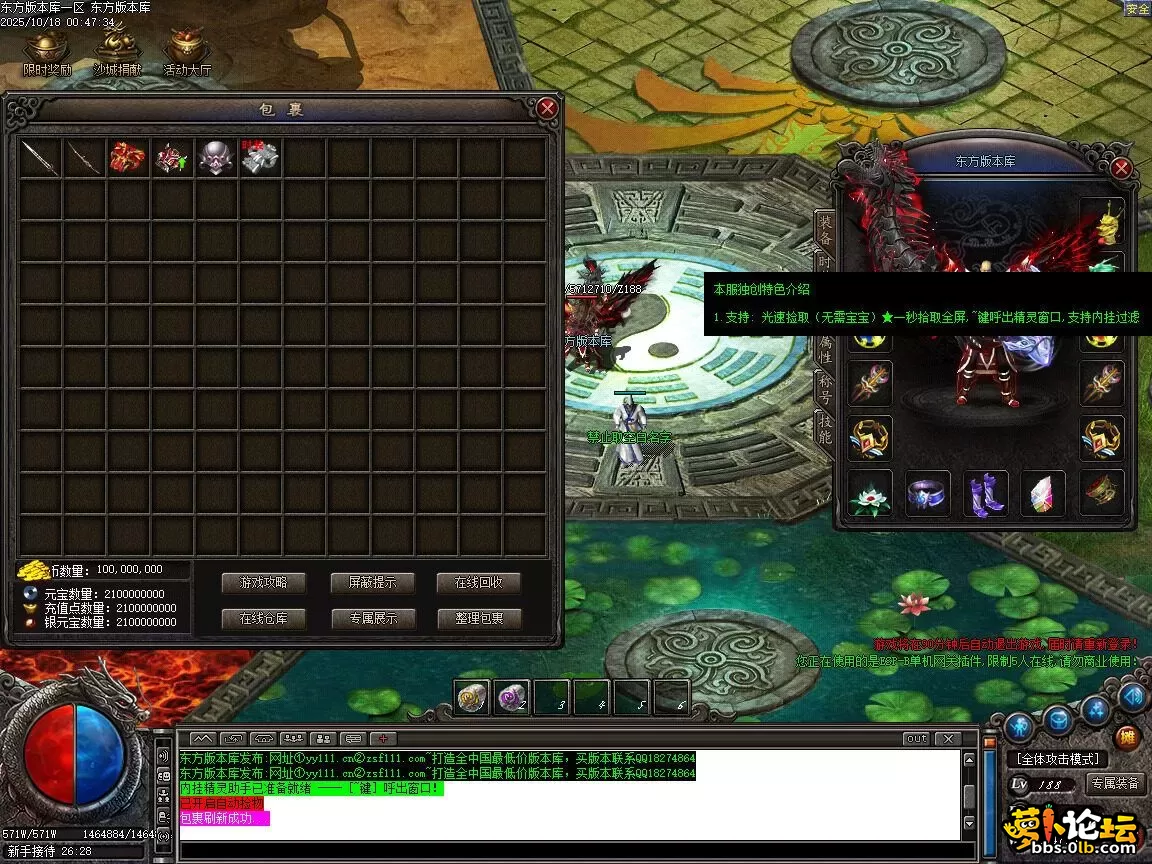This screenshot has width=1152, height=864.
Task: Show the 专属展示 exclusive display
Action: coord(372,618)
